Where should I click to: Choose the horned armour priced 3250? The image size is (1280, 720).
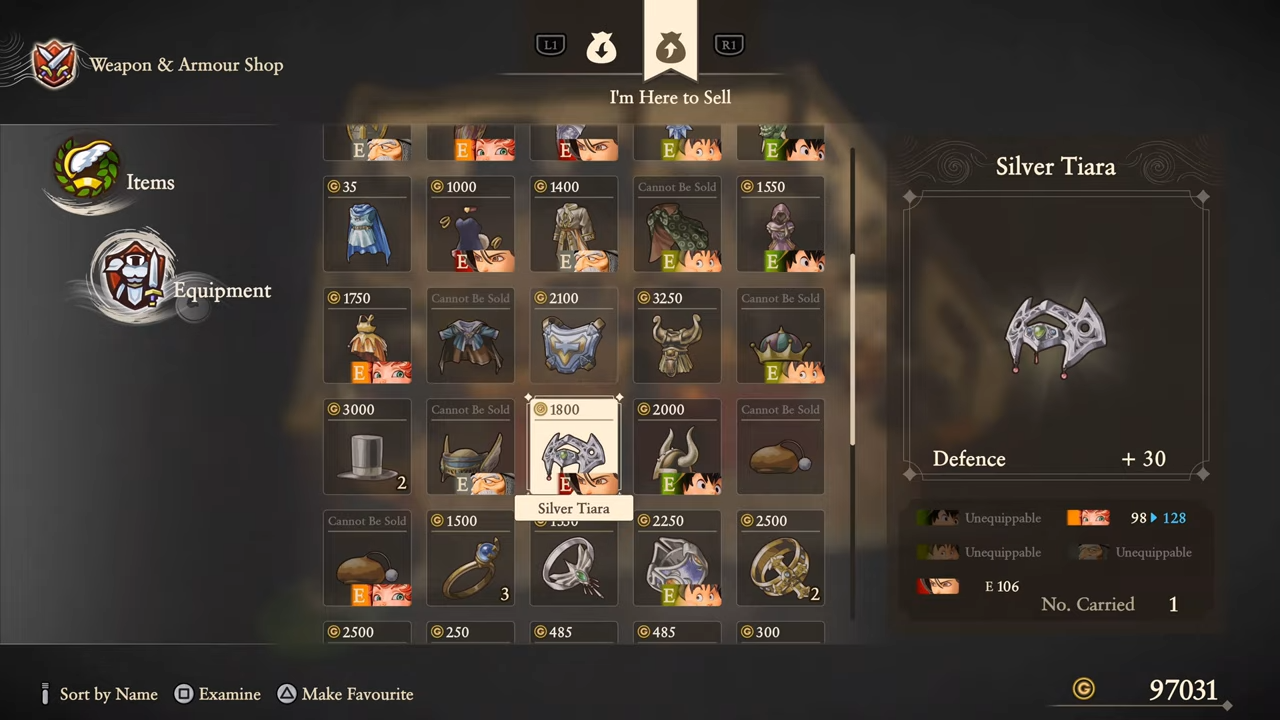[677, 336]
